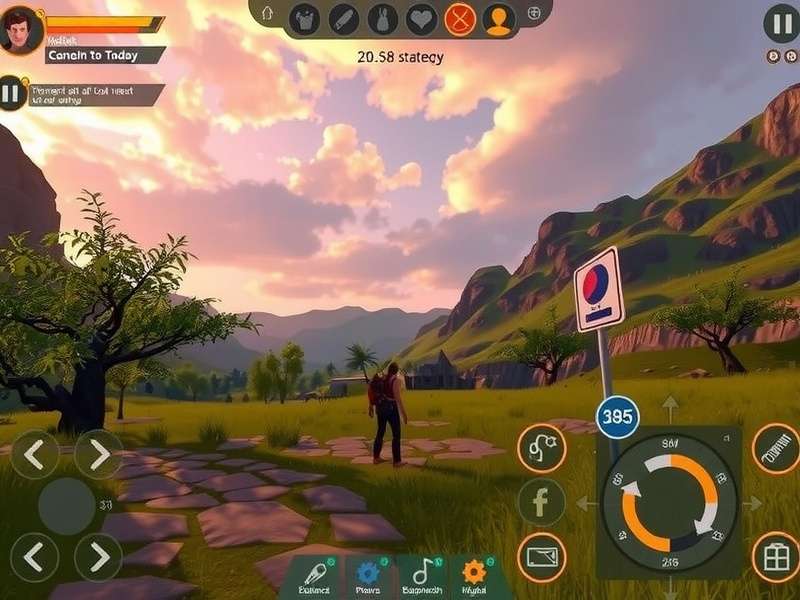Open the heart icon in top toolbar
Screen dimensions: 800x600
pyautogui.click(x=421, y=19)
